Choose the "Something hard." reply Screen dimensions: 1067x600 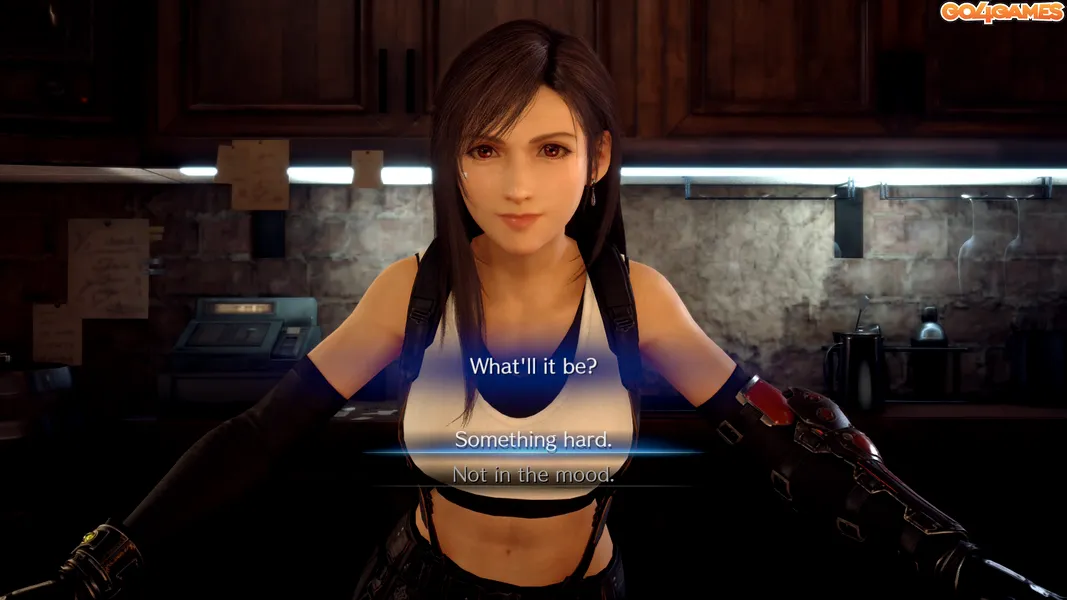point(533,440)
